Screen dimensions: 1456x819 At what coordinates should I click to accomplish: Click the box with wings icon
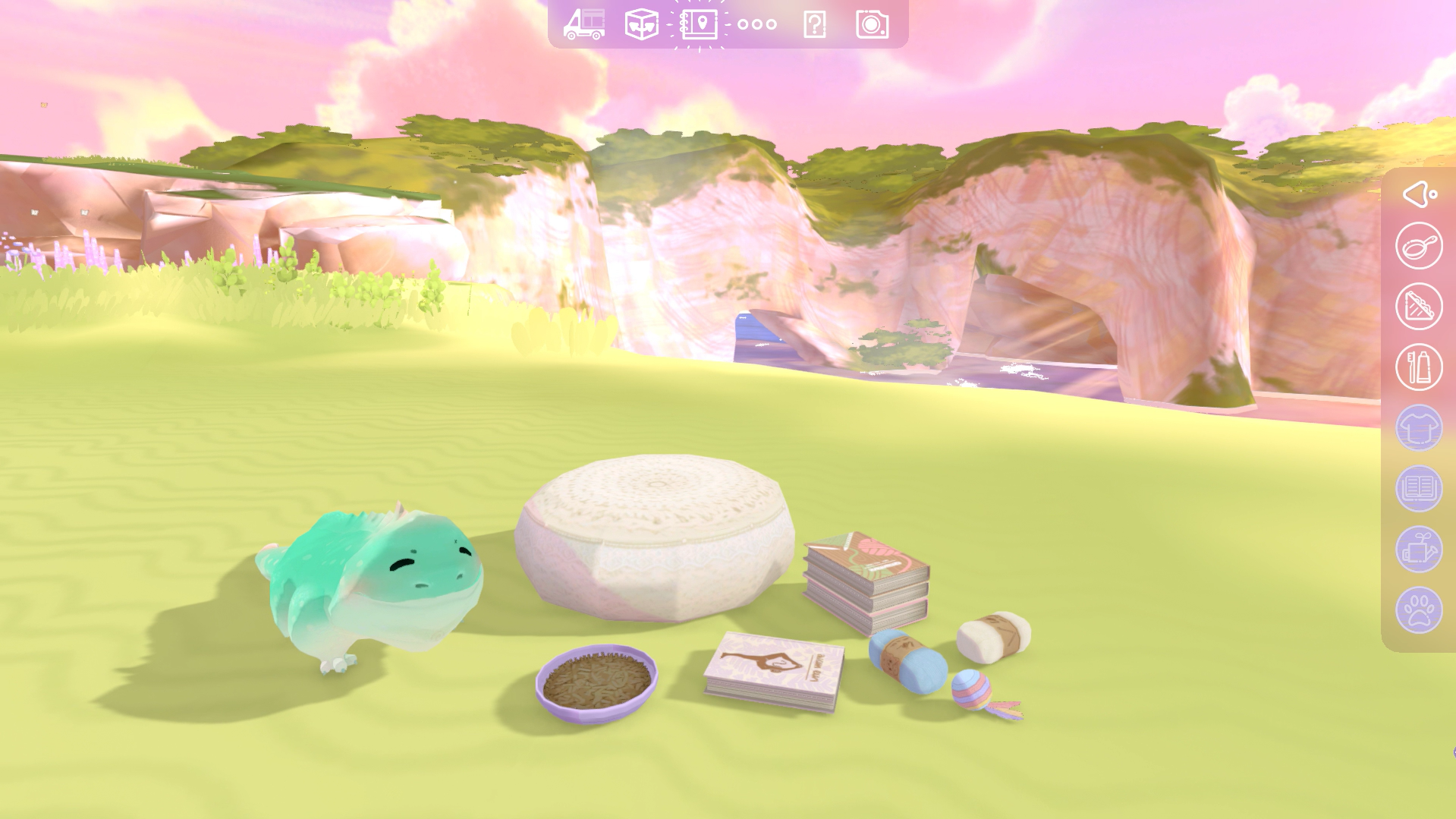(x=641, y=24)
